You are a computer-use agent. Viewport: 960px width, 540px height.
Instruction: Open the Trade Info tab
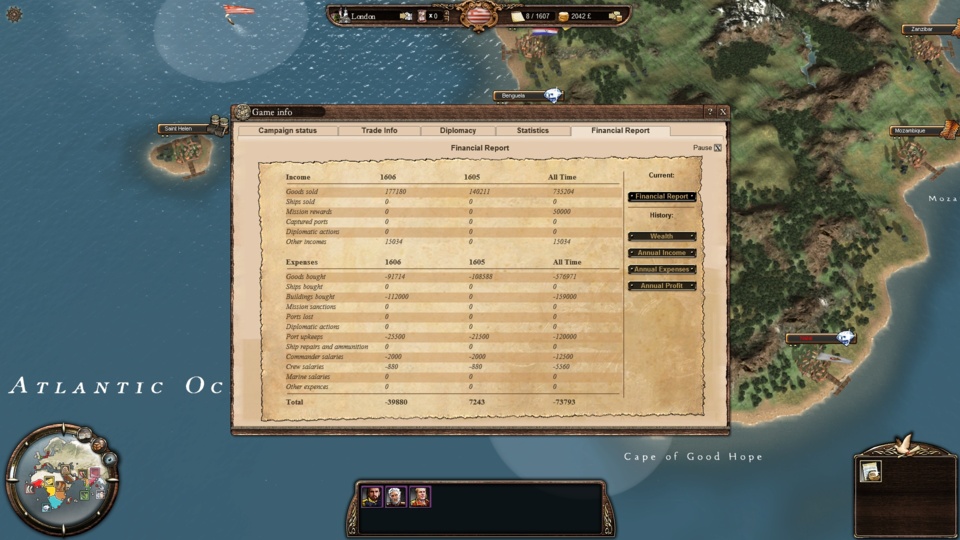click(x=379, y=131)
